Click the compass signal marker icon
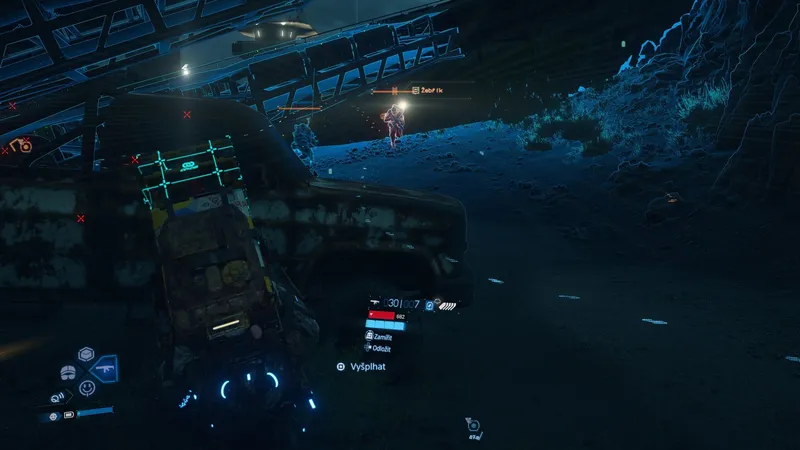The width and height of the screenshot is (800, 450). click(x=472, y=427)
